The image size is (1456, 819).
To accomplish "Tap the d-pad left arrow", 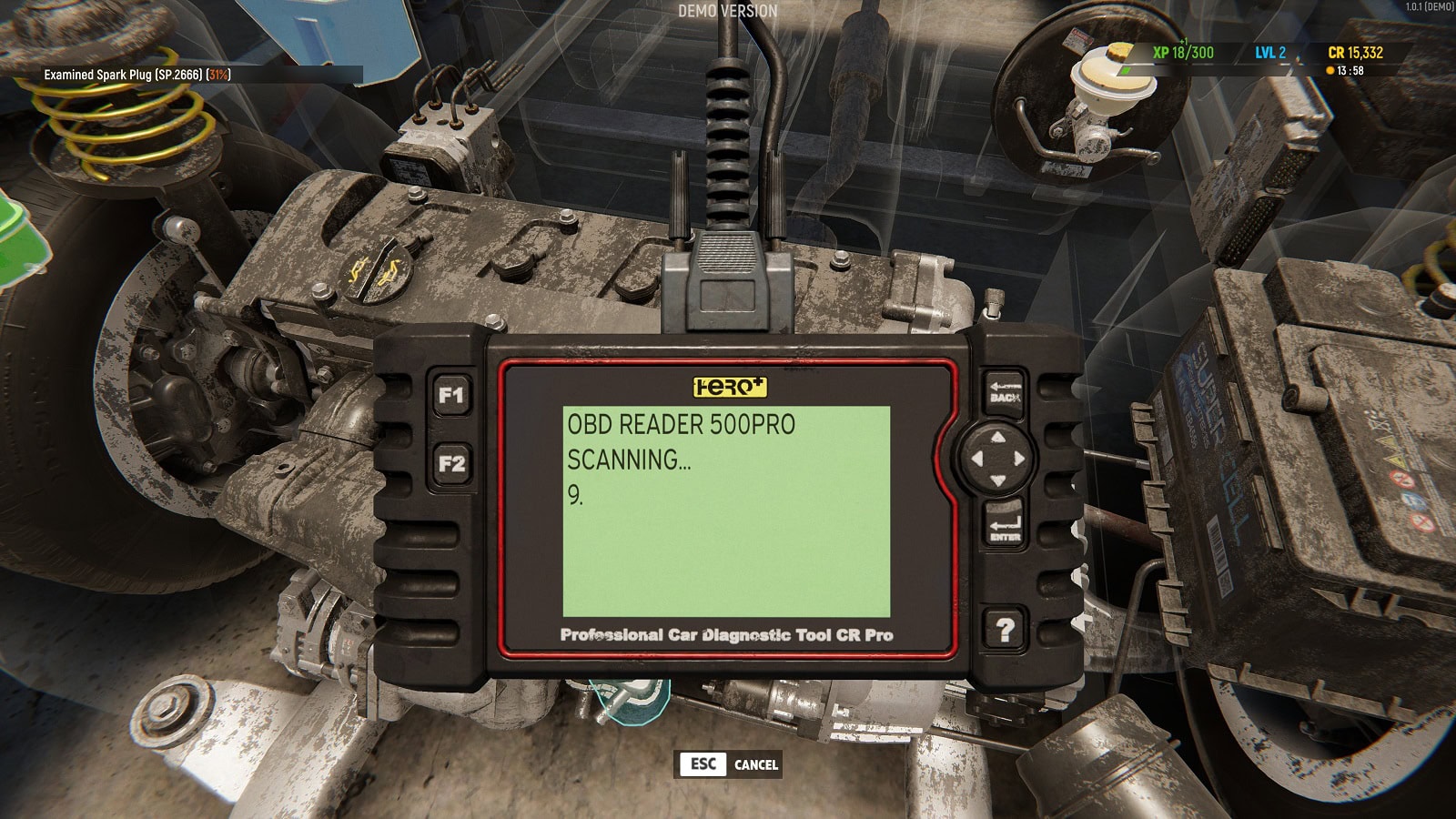I will coord(978,459).
